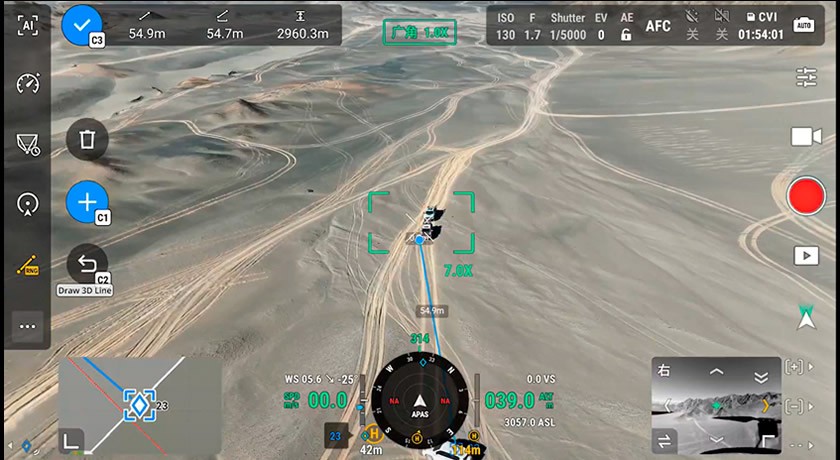This screenshot has width=840, height=460.
Task: Open the camera settings sliders icon
Action: click(806, 77)
